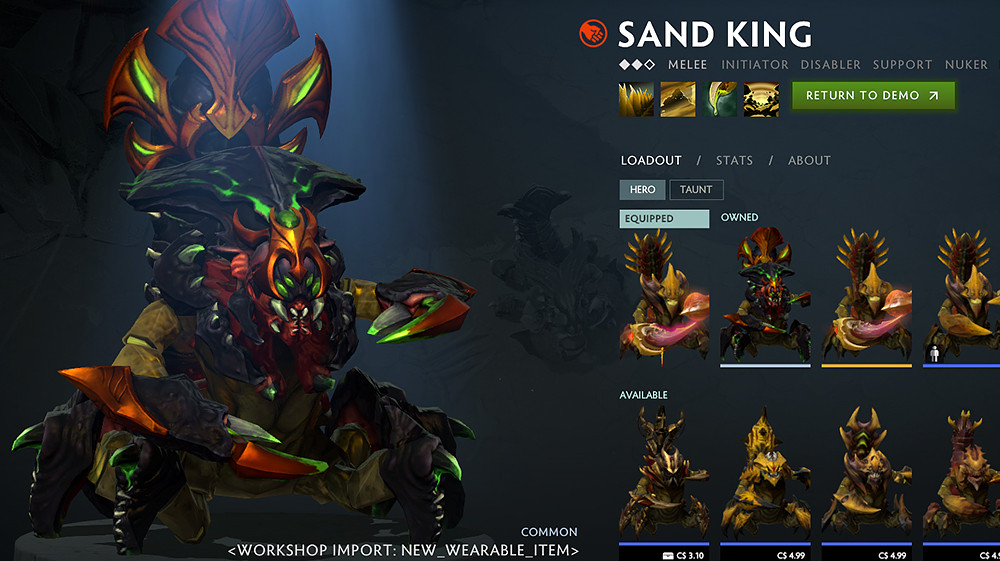
Task: View the Burrowstrike ability icon
Action: [636, 99]
